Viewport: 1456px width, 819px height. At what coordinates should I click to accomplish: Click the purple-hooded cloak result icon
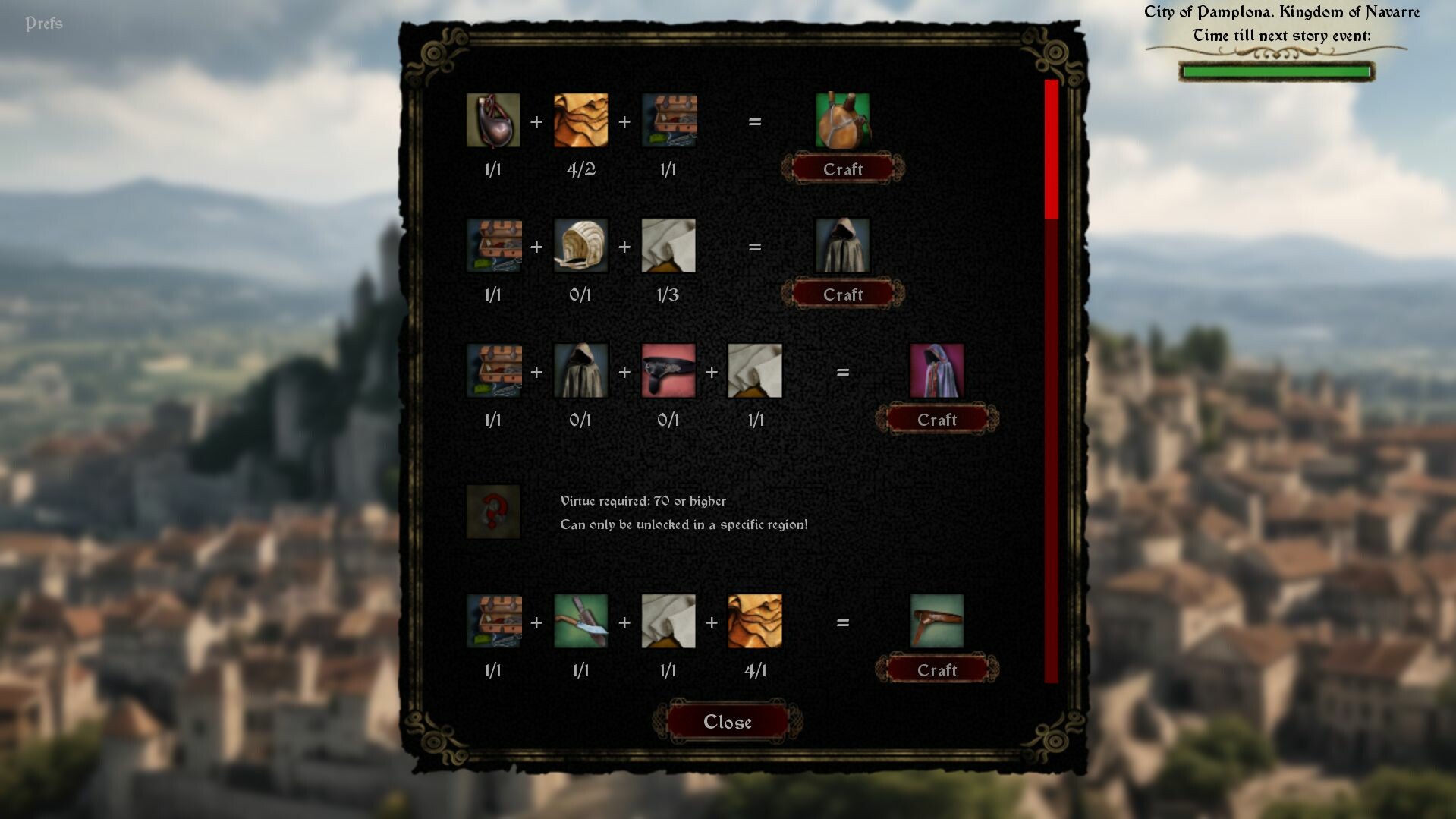[936, 371]
